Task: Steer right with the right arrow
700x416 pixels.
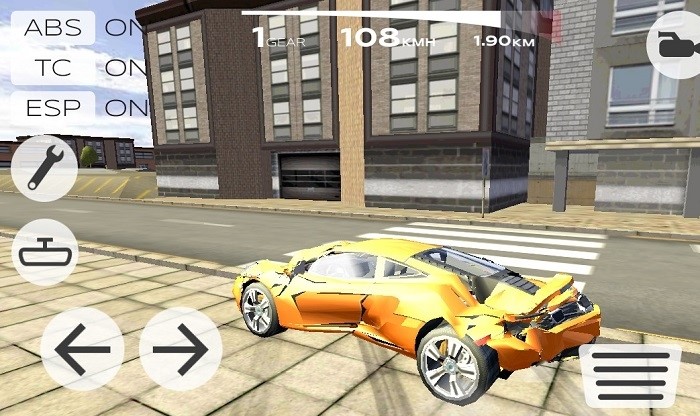Action: click(180, 349)
